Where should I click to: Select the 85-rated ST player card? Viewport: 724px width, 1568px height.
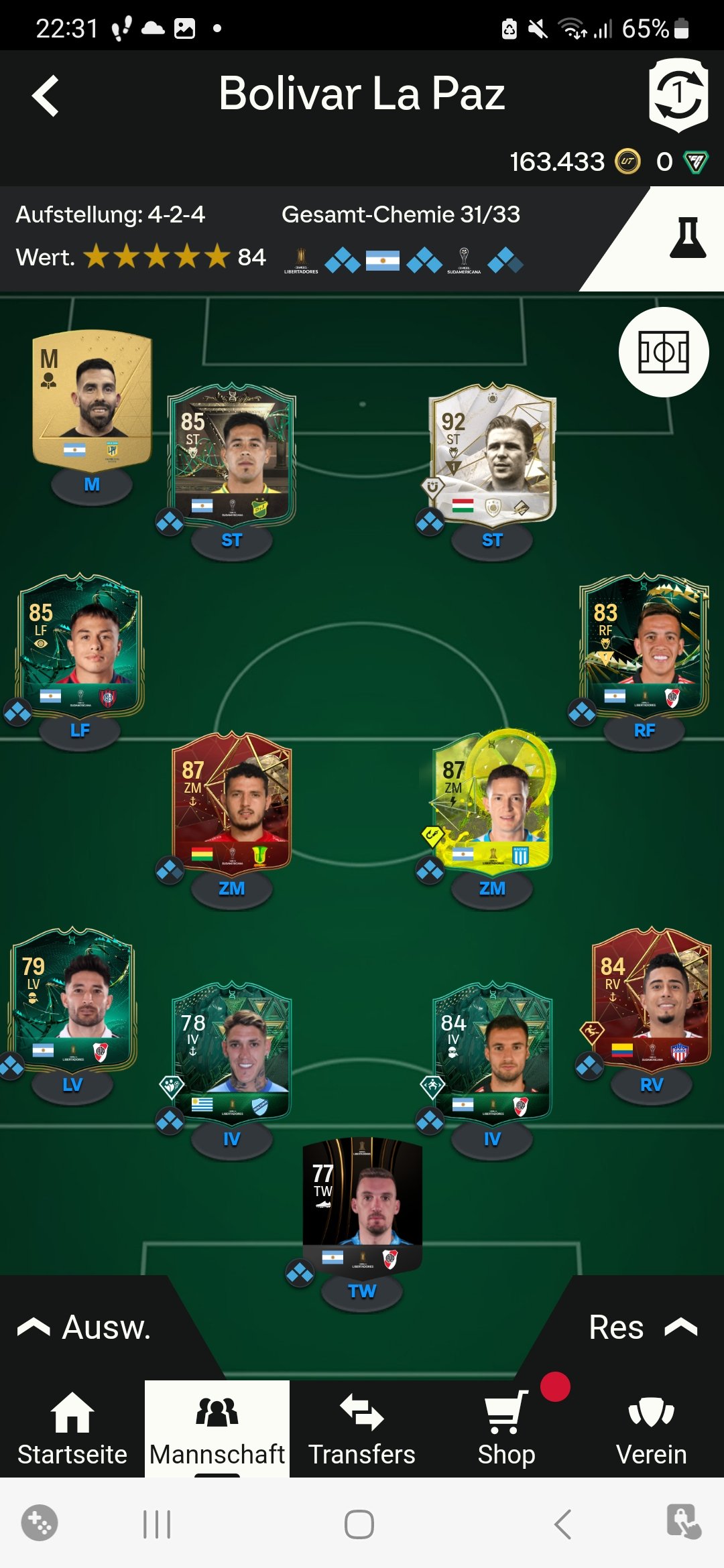coord(231,454)
